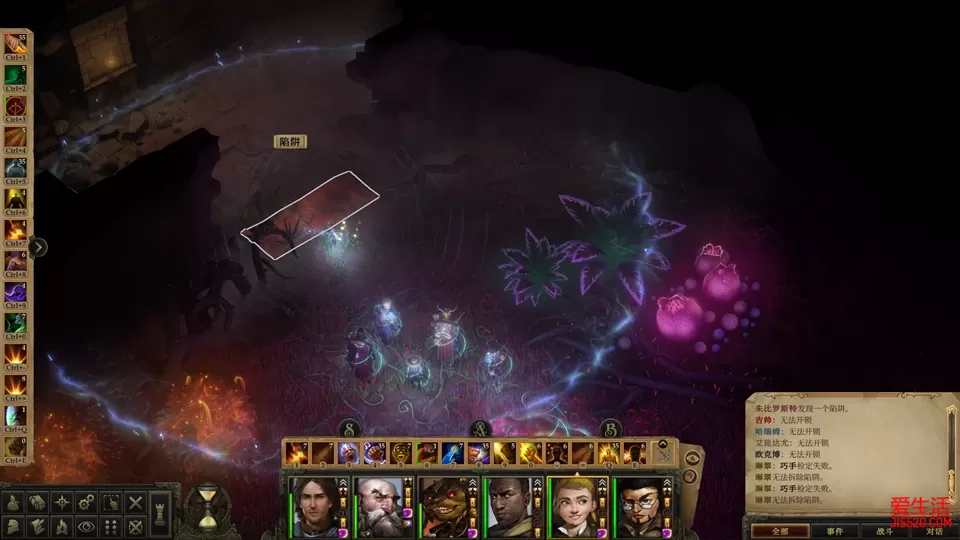The image size is (960, 540).
Task: Use the hotbar ability in slot 1
Action: click(x=297, y=454)
